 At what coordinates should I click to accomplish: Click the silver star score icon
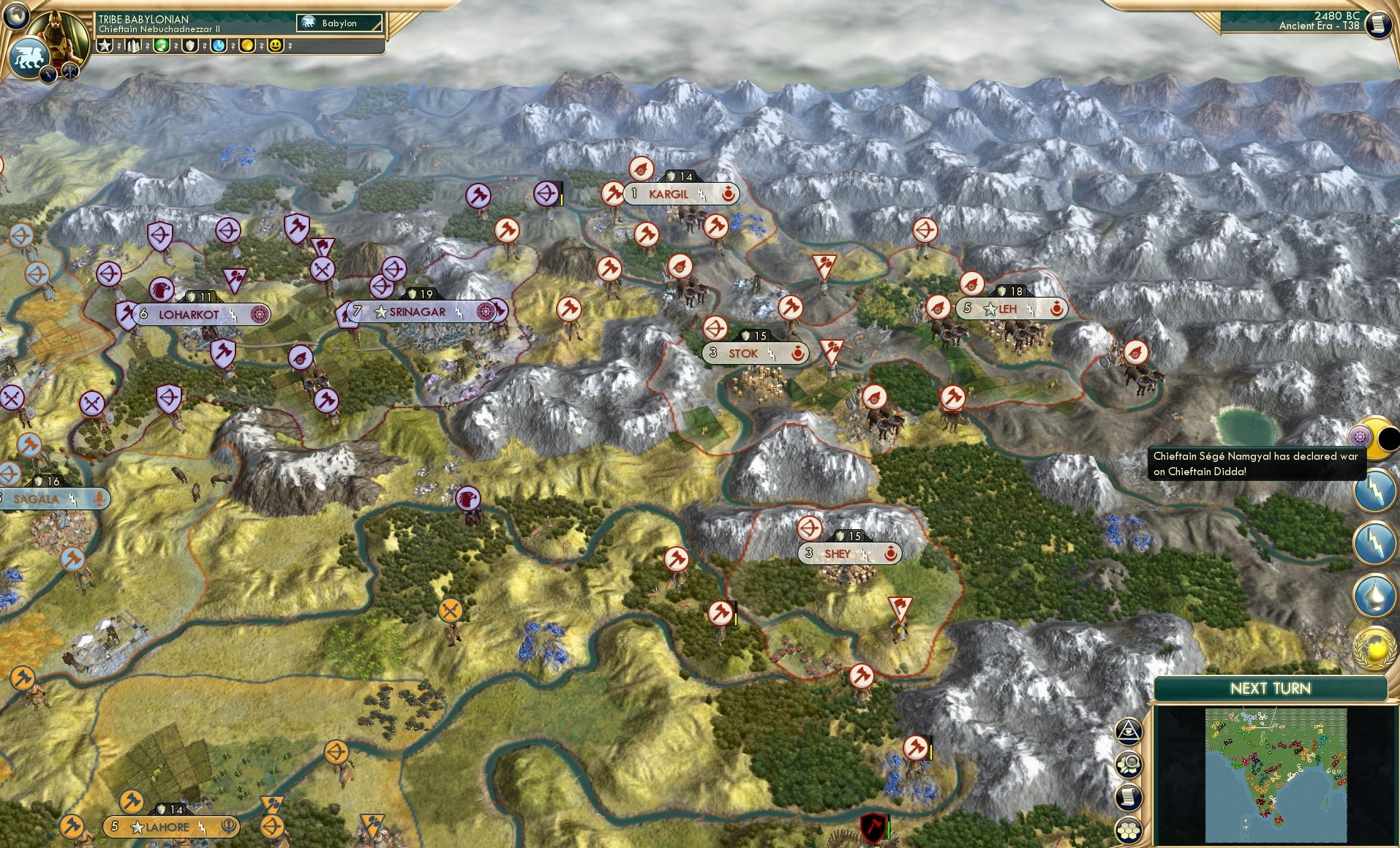tap(104, 47)
